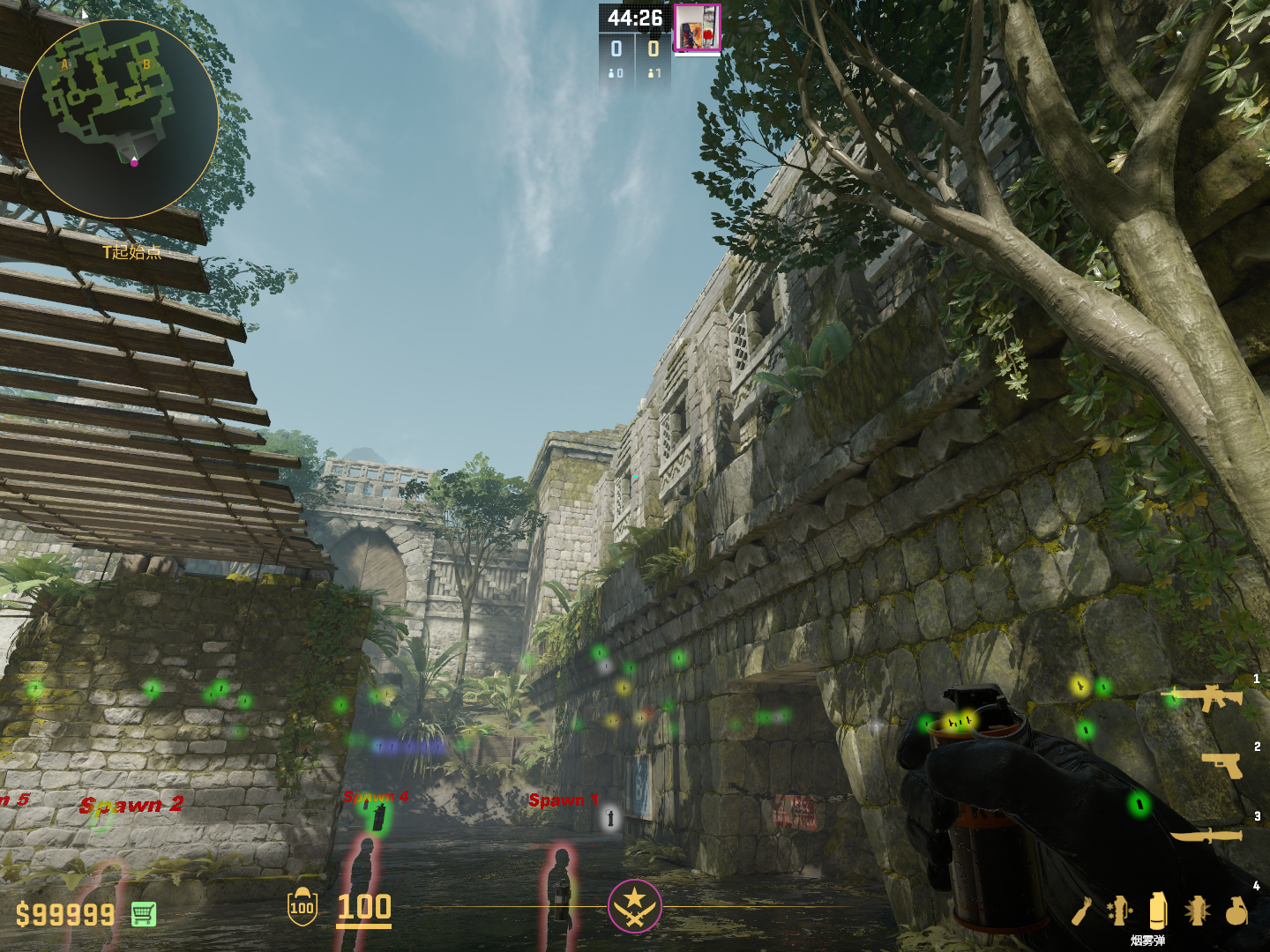This screenshot has height=952, width=1270.
Task: Open the buy menu cart icon
Action: 144,914
